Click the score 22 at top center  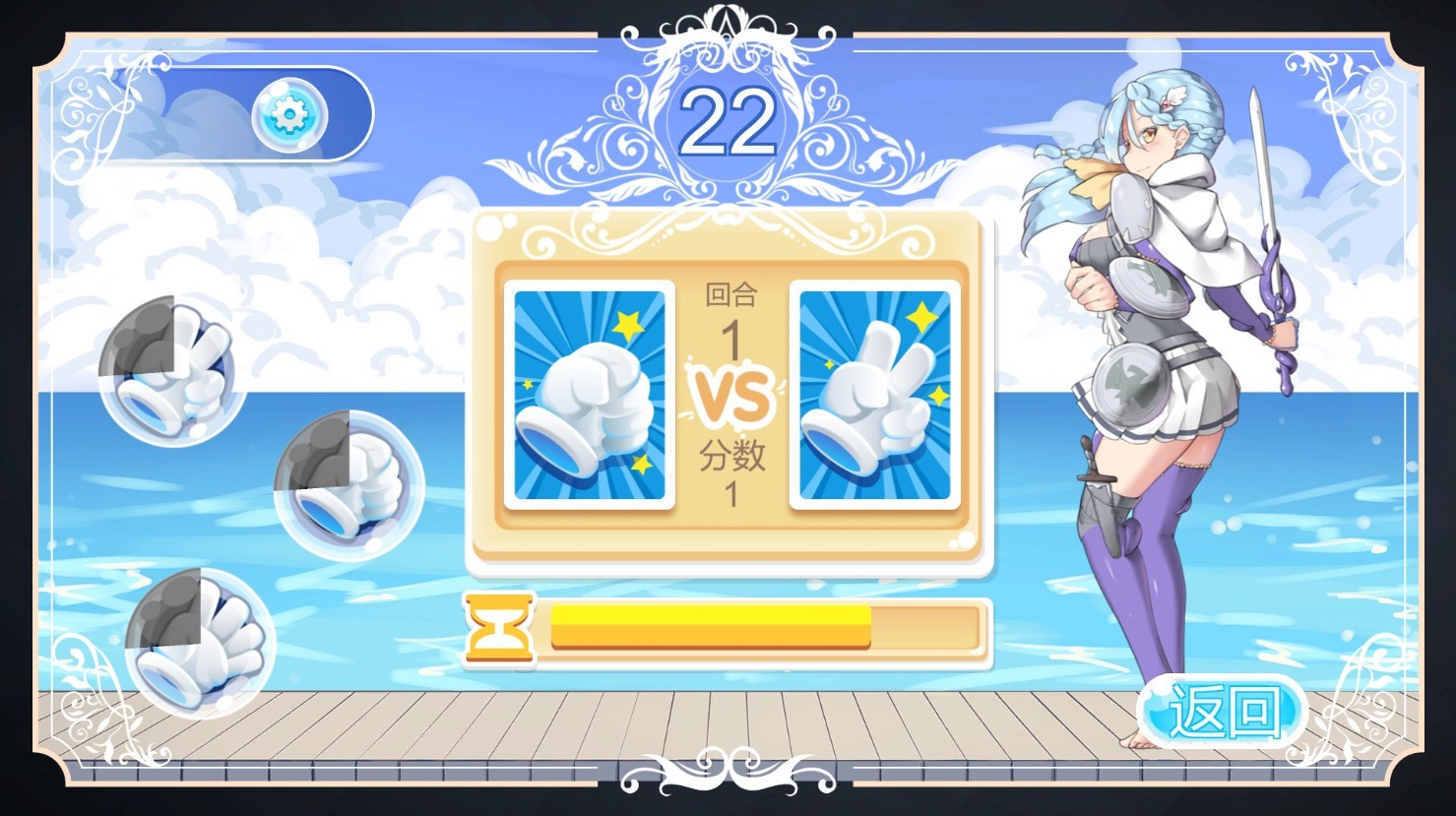coord(728,118)
